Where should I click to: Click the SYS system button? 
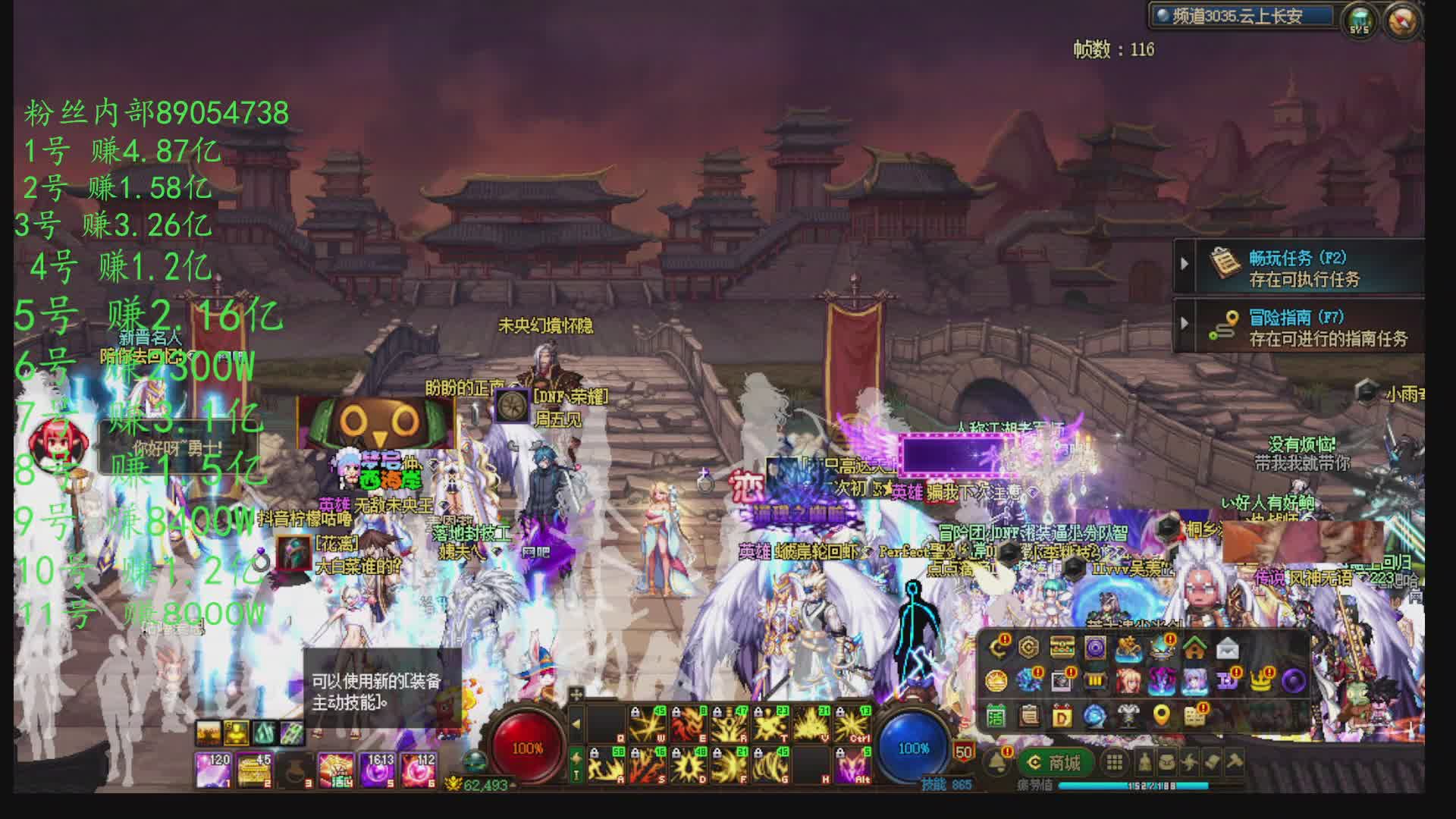click(1360, 20)
